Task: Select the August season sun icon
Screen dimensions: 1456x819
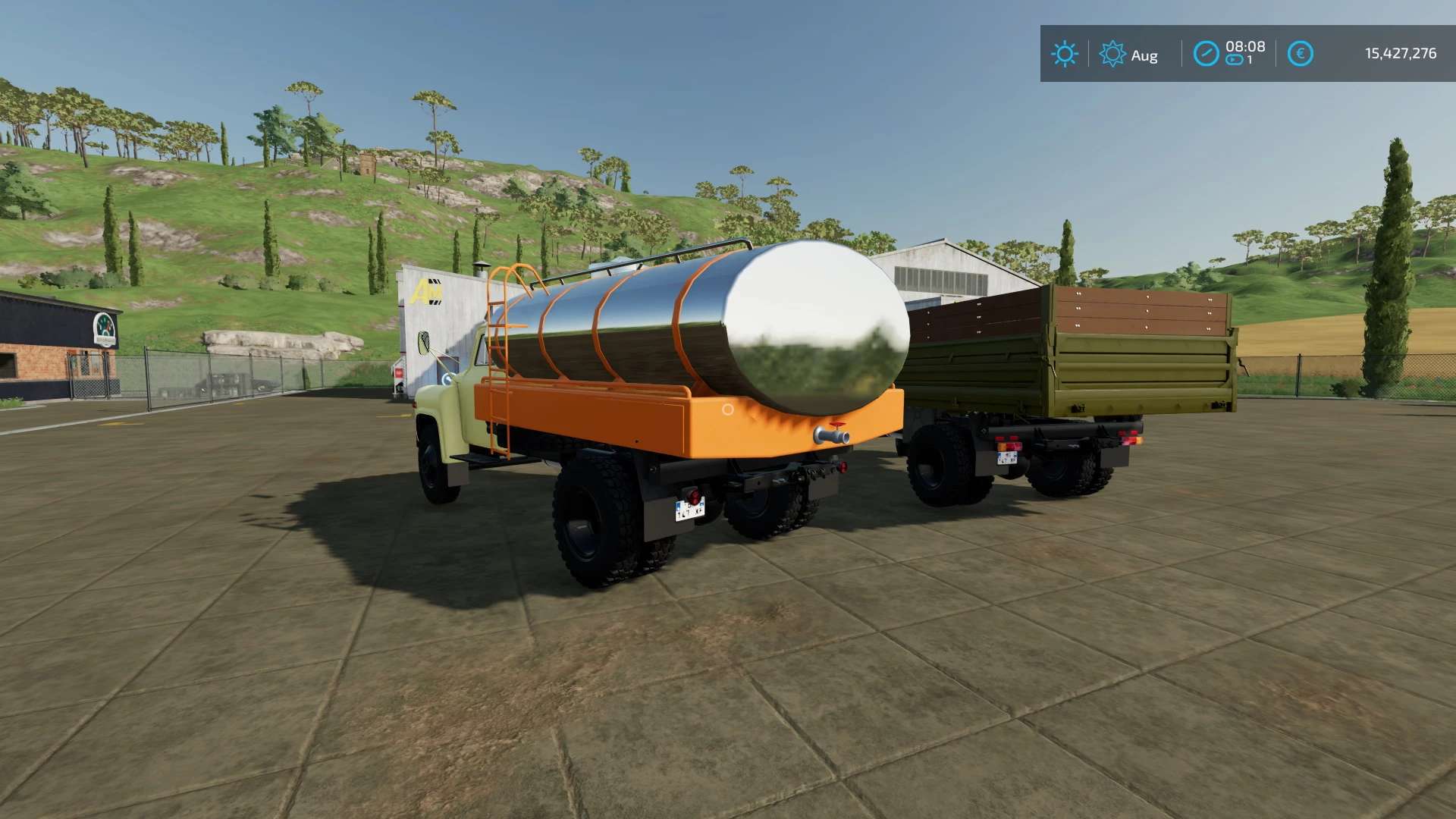Action: click(x=1112, y=54)
